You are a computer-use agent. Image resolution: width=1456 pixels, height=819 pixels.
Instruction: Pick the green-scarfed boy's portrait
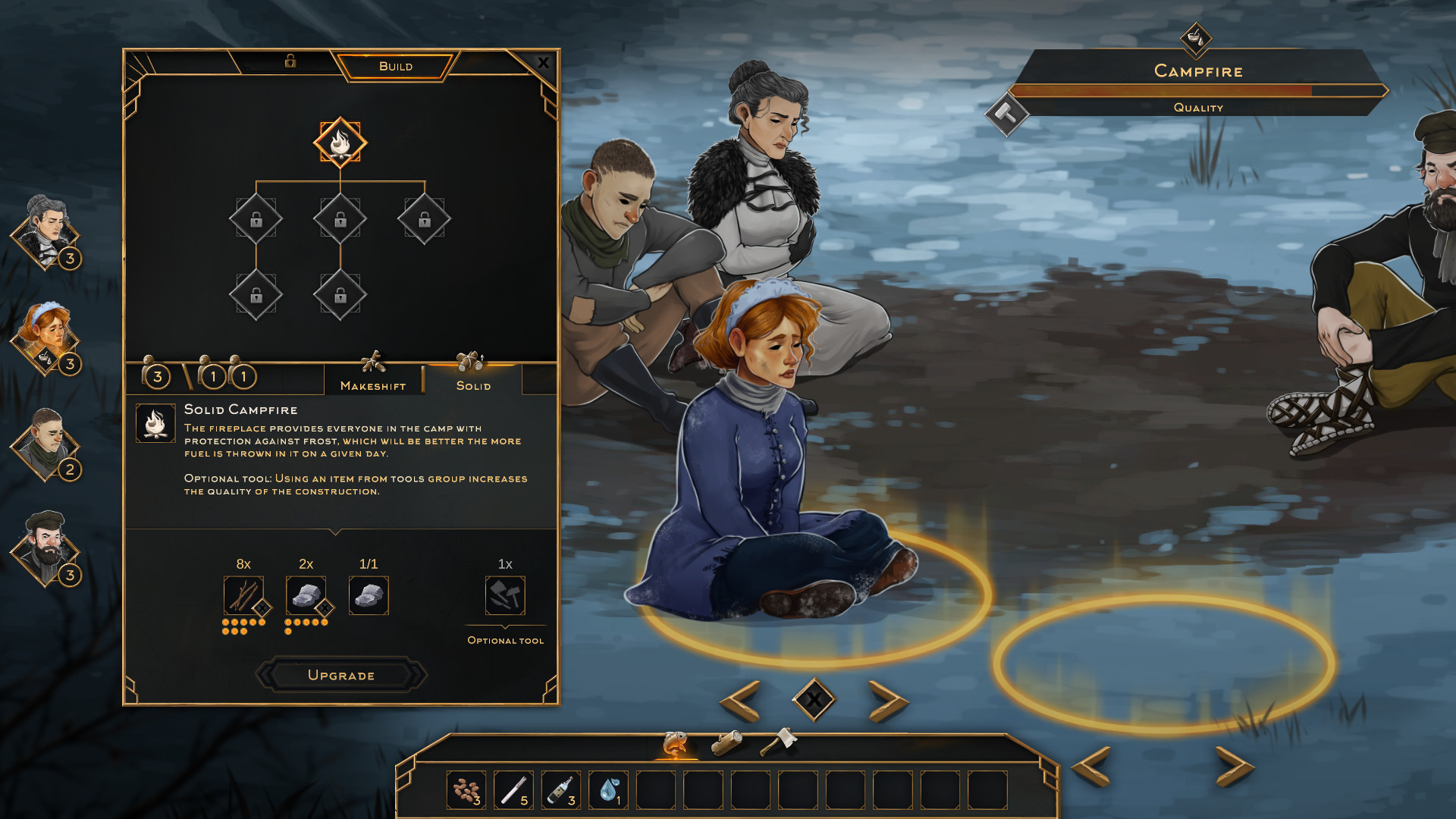coord(45,444)
